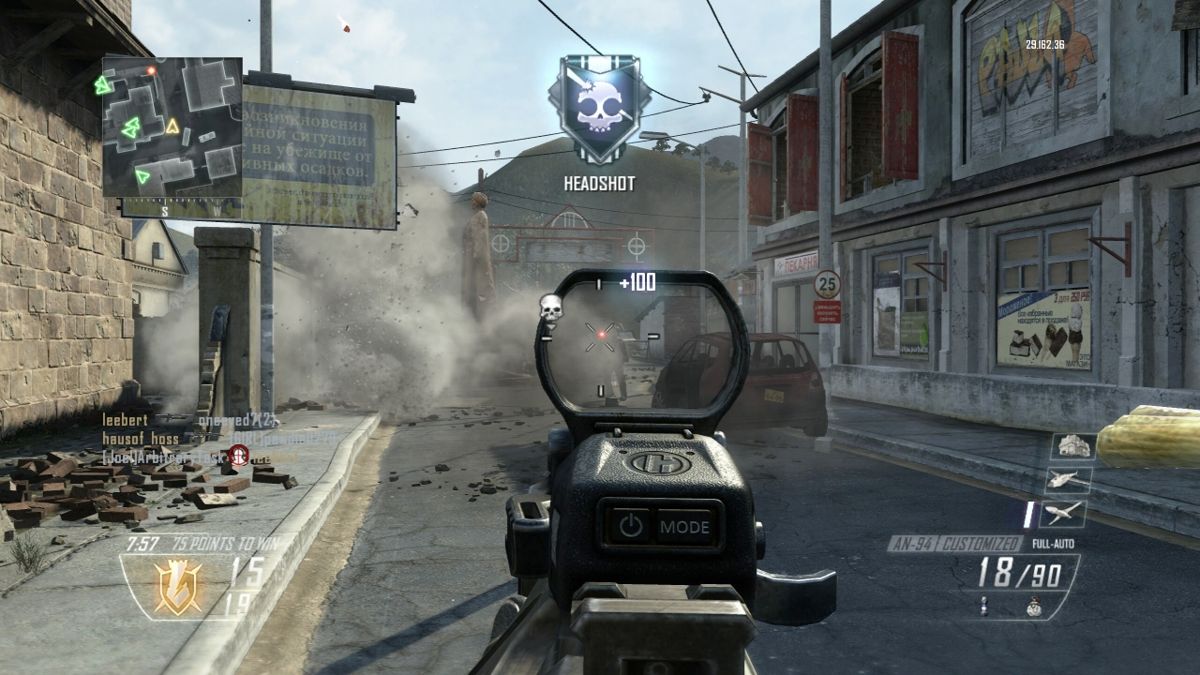Select the middle aircraft scorestreak icon
Screen dimensions: 1200x675
point(1069,480)
